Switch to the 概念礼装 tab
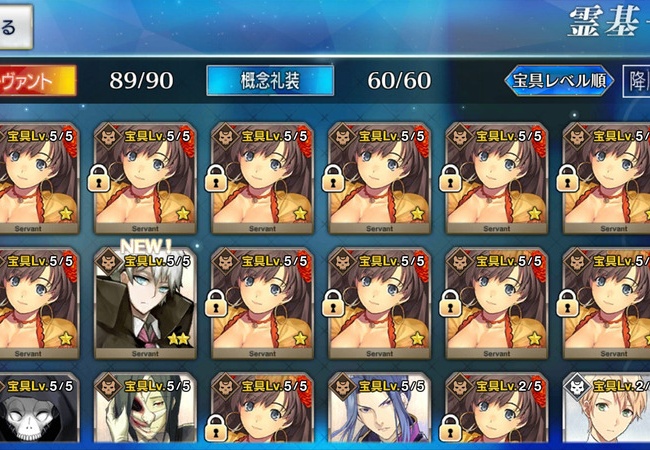650x450 pixels. tap(256, 81)
